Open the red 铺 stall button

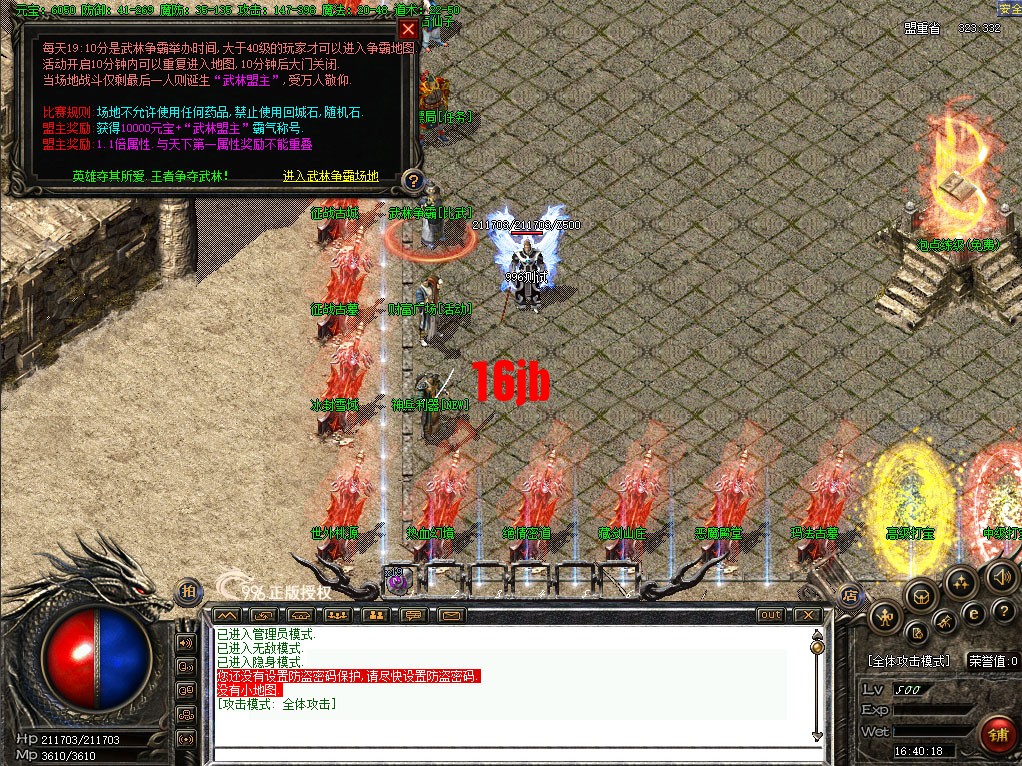coord(997,735)
